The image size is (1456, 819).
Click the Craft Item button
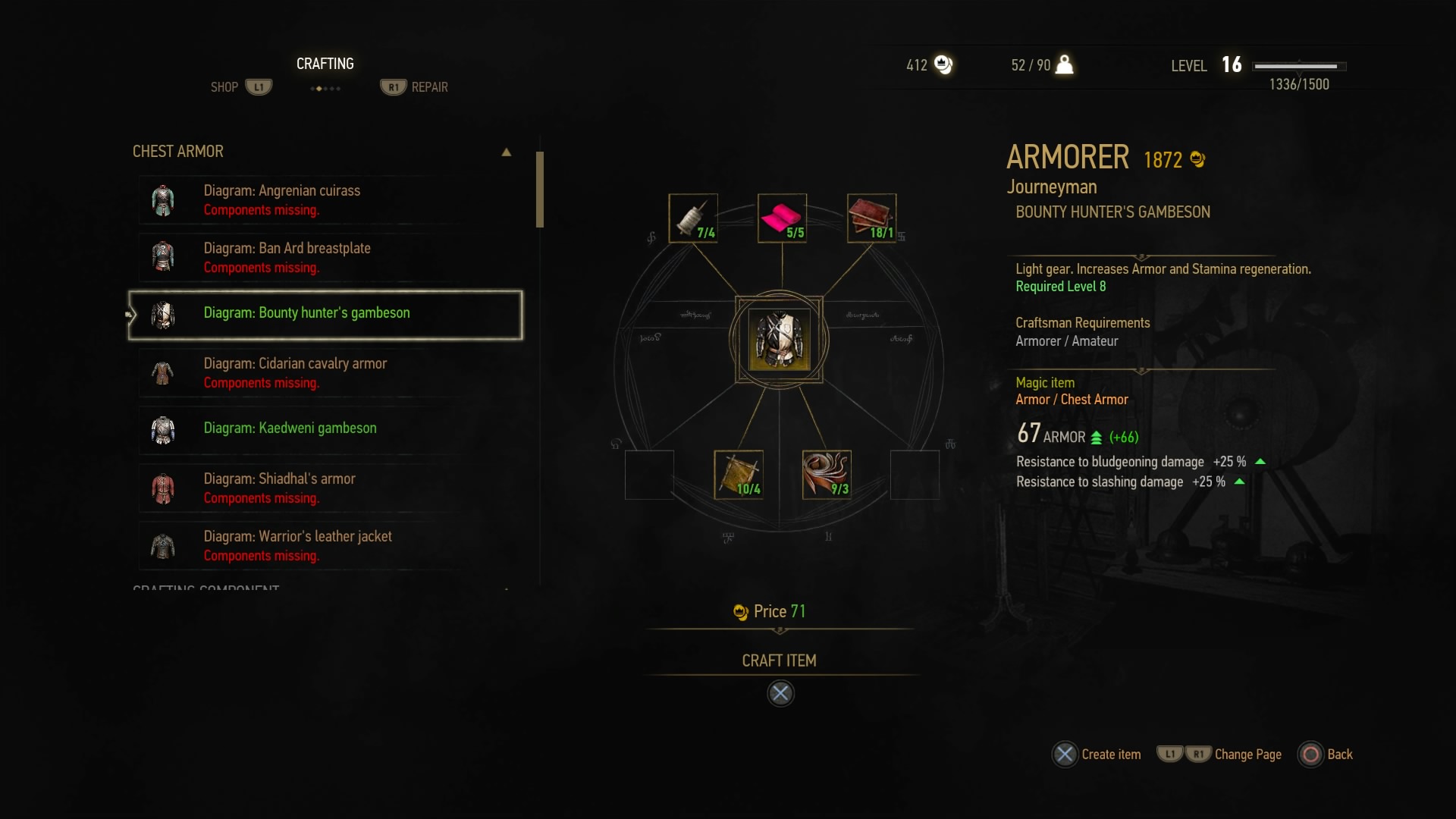point(780,661)
